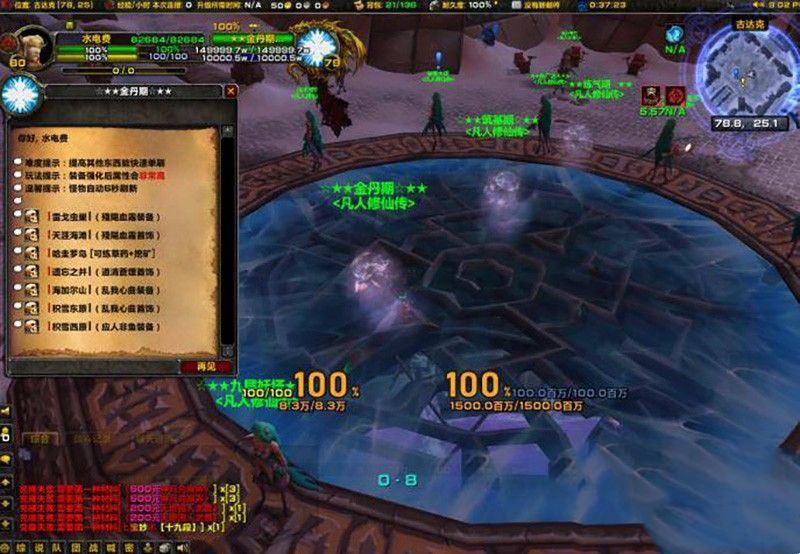800x554 pixels.
Task: Click the skull-face debuff icon
Action: (652, 95)
